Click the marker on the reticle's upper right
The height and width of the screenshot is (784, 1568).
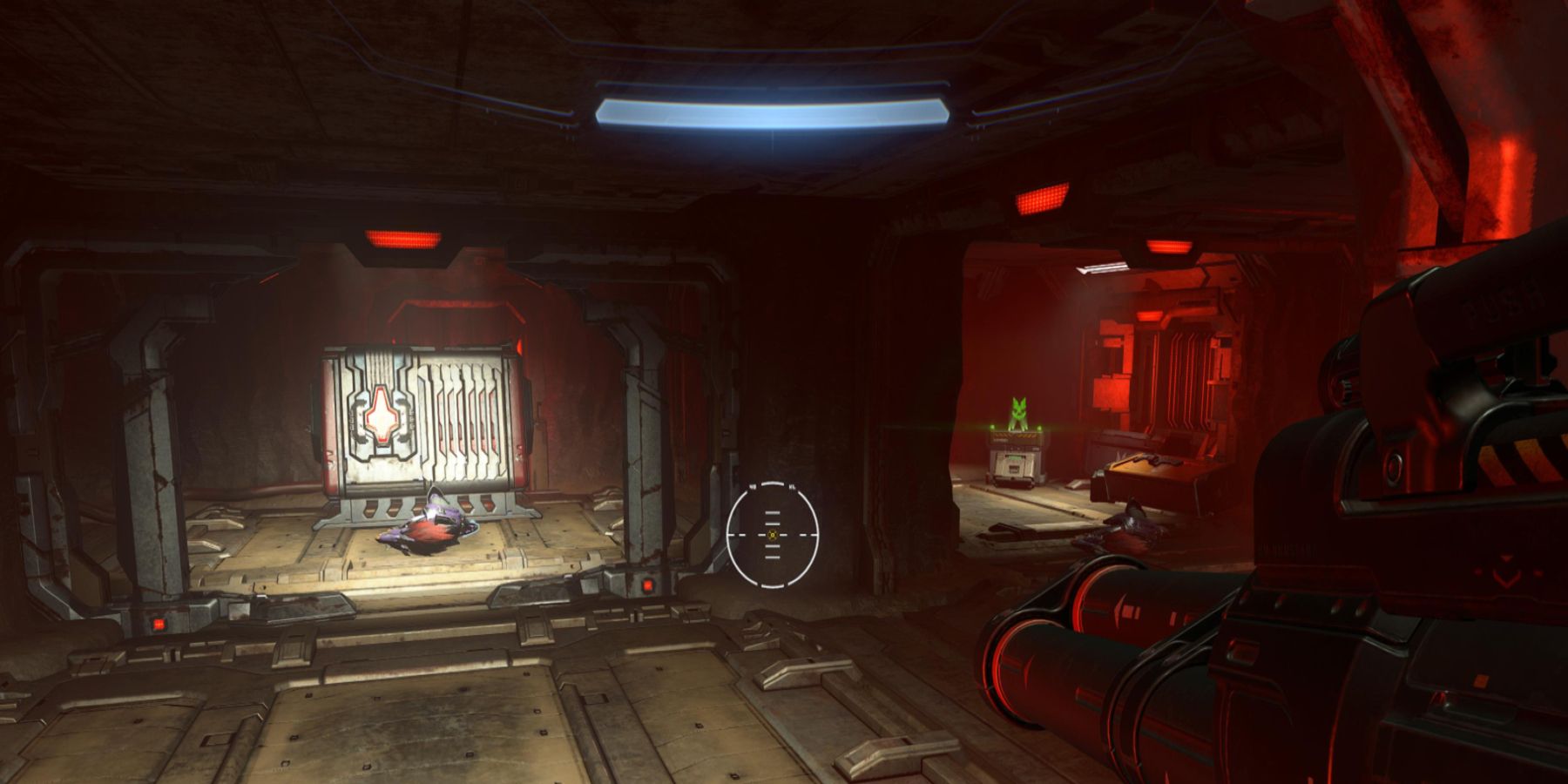tap(793, 486)
